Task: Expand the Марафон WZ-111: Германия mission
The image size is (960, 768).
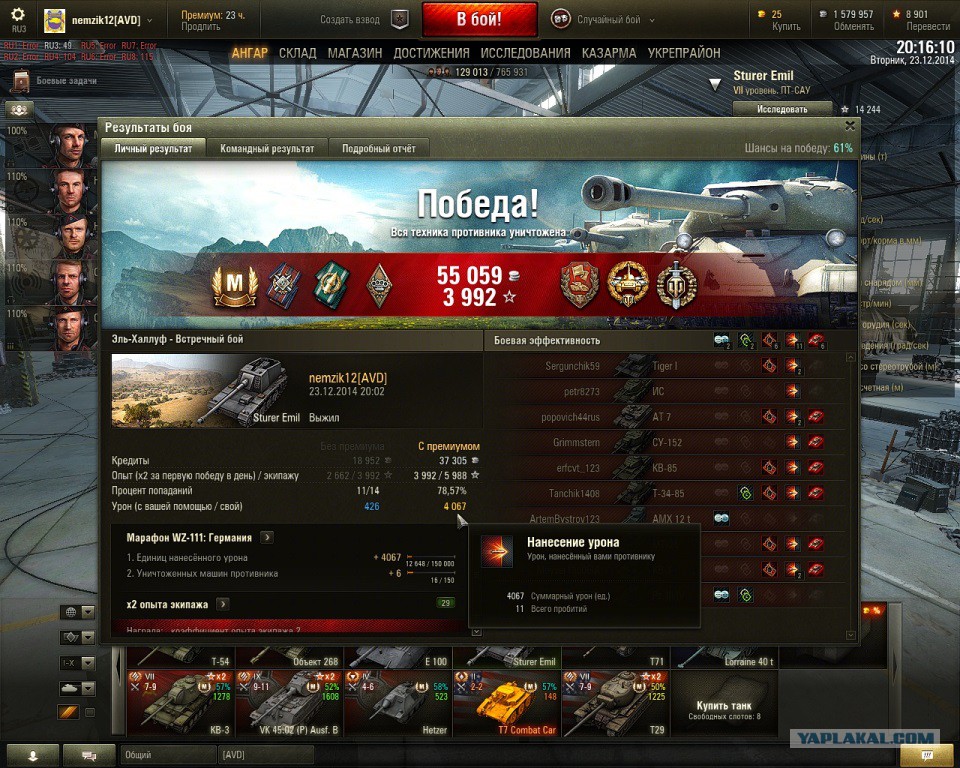Action: [267, 537]
